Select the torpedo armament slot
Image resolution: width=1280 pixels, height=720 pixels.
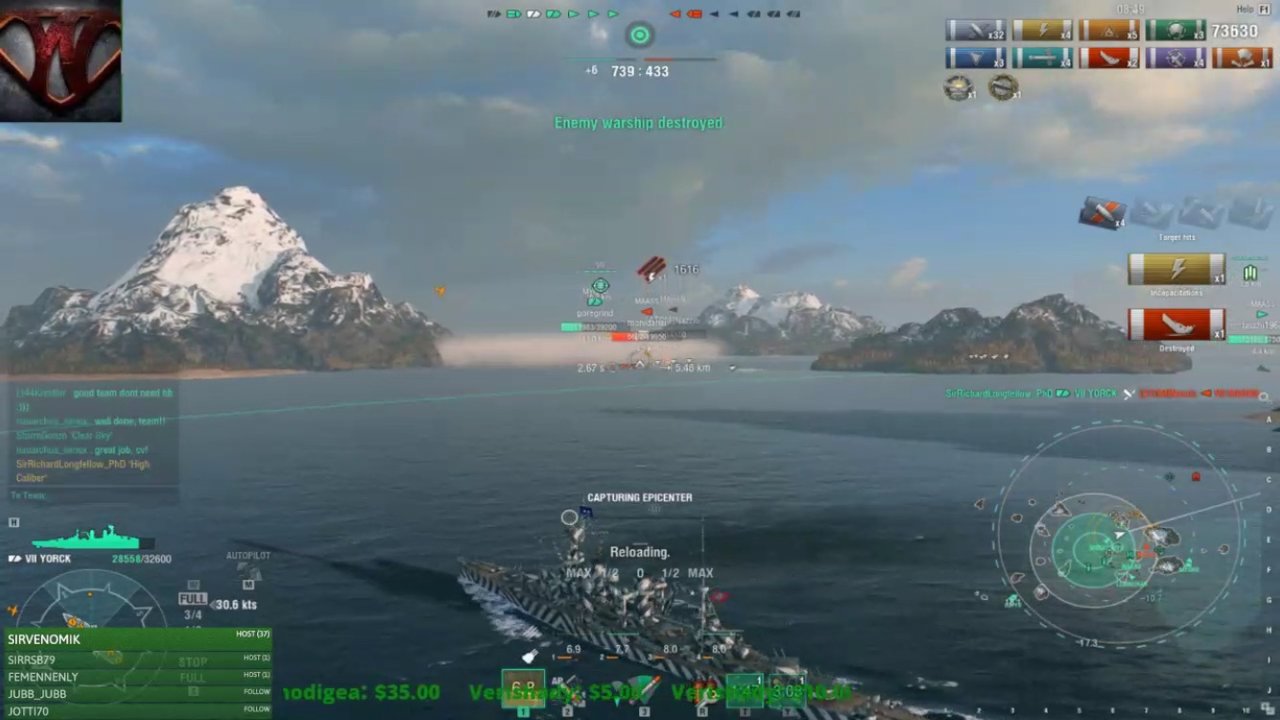(643, 690)
